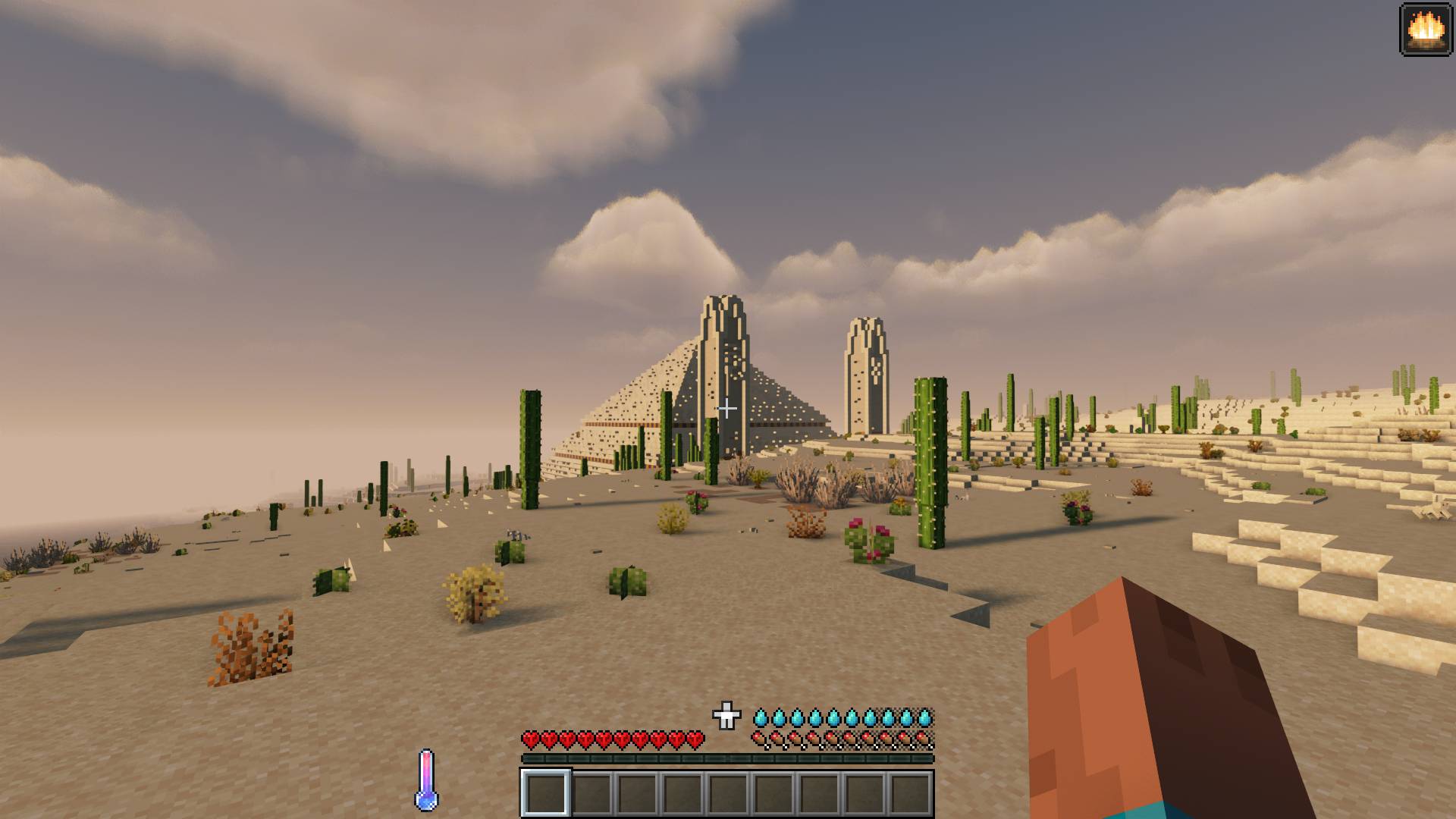
Task: Click the leftmost blue thirst droplet icon
Action: [x=761, y=716]
